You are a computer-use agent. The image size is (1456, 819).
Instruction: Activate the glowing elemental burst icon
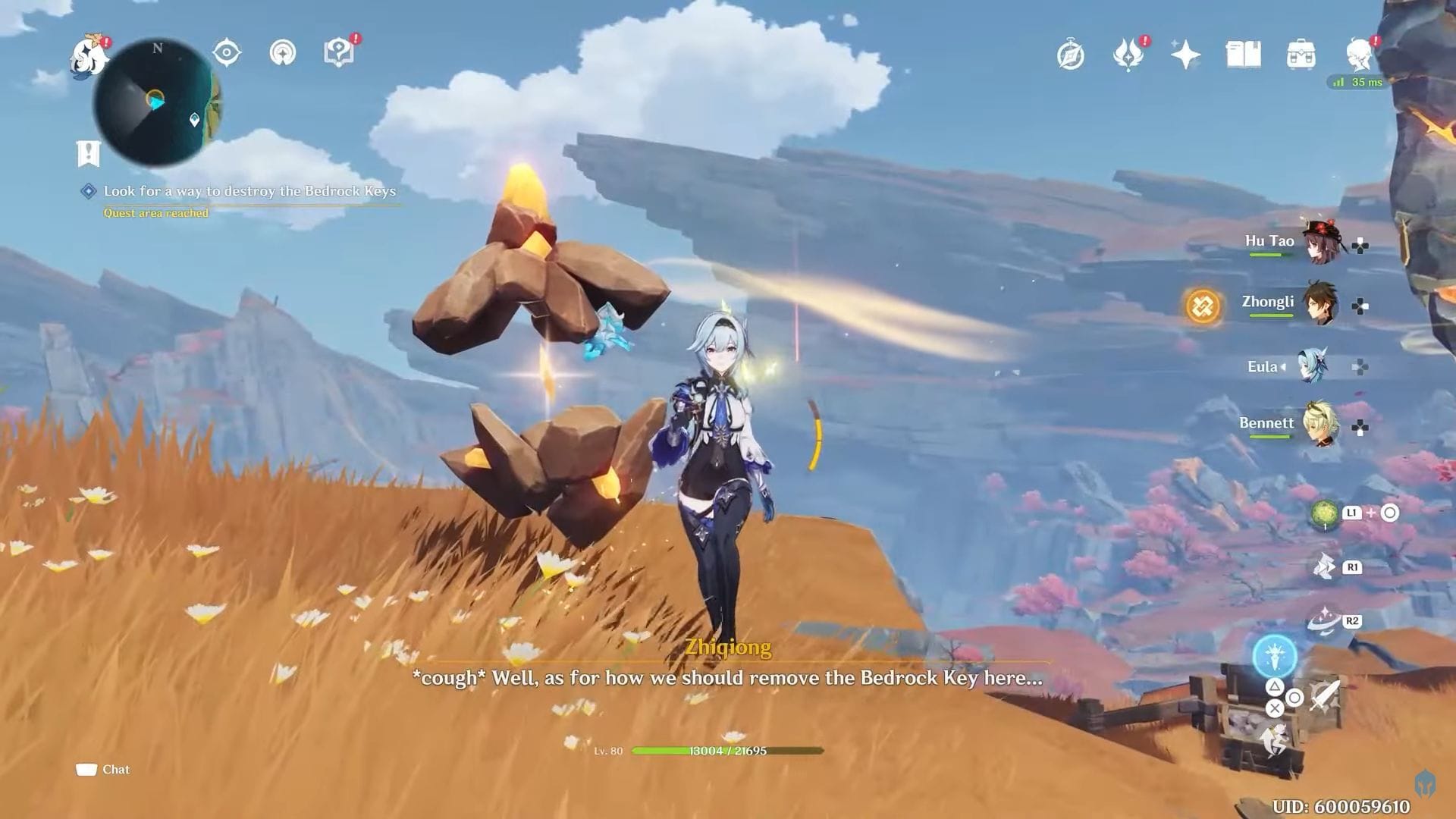click(x=1273, y=659)
